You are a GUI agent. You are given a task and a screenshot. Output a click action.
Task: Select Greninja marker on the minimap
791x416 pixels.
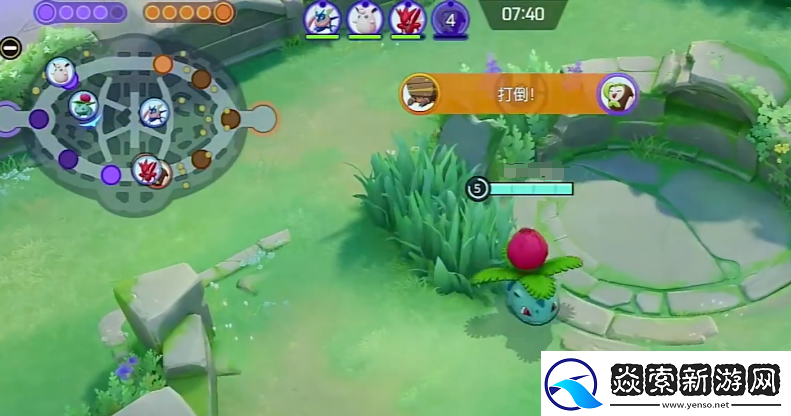click(152, 111)
